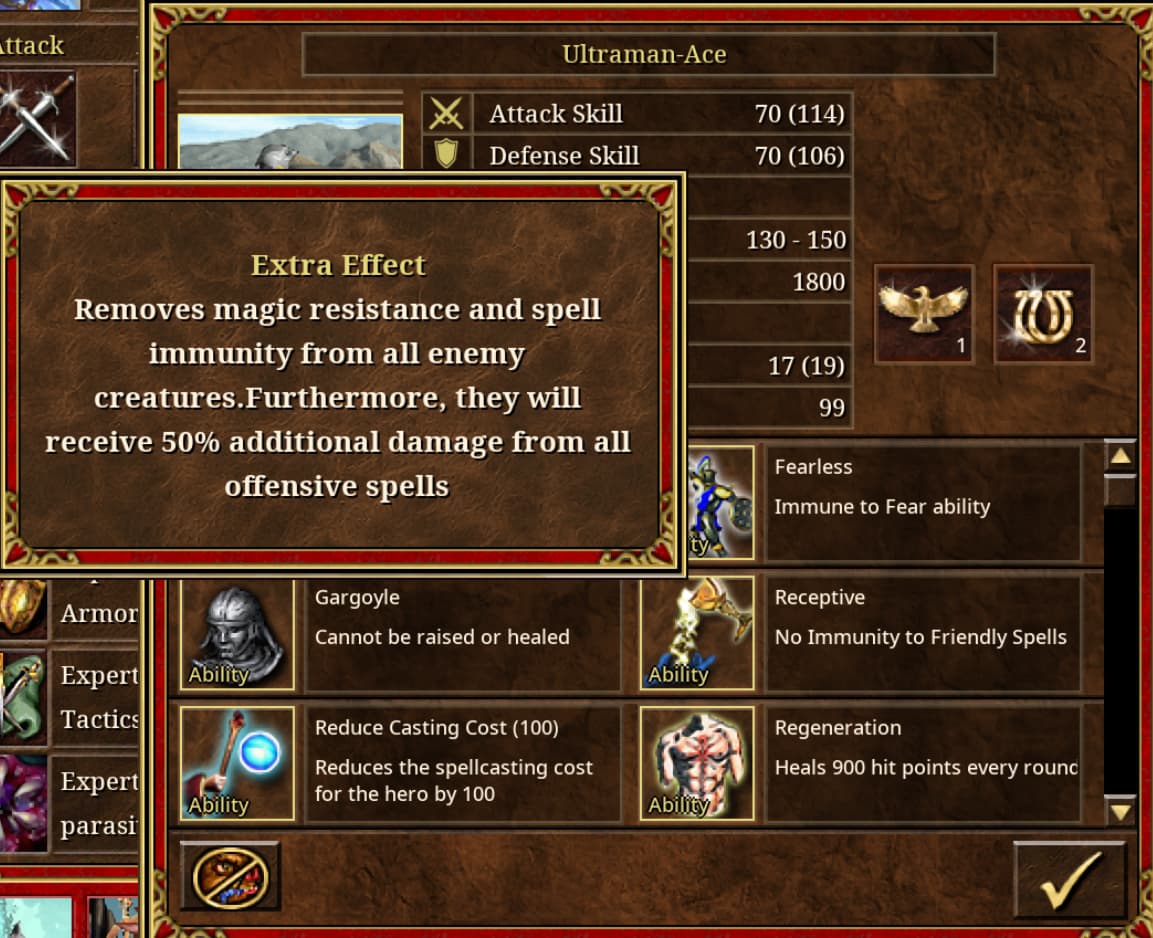Viewport: 1153px width, 938px height.
Task: Click the crossed-out spell icon button
Action: (229, 877)
